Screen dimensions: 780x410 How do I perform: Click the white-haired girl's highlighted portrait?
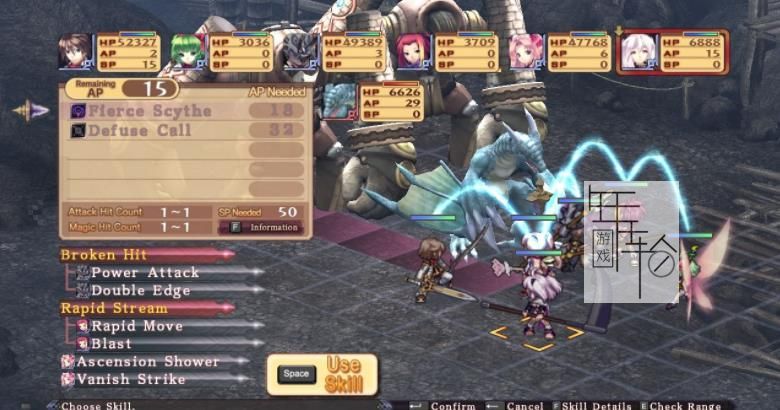pyautogui.click(x=638, y=51)
